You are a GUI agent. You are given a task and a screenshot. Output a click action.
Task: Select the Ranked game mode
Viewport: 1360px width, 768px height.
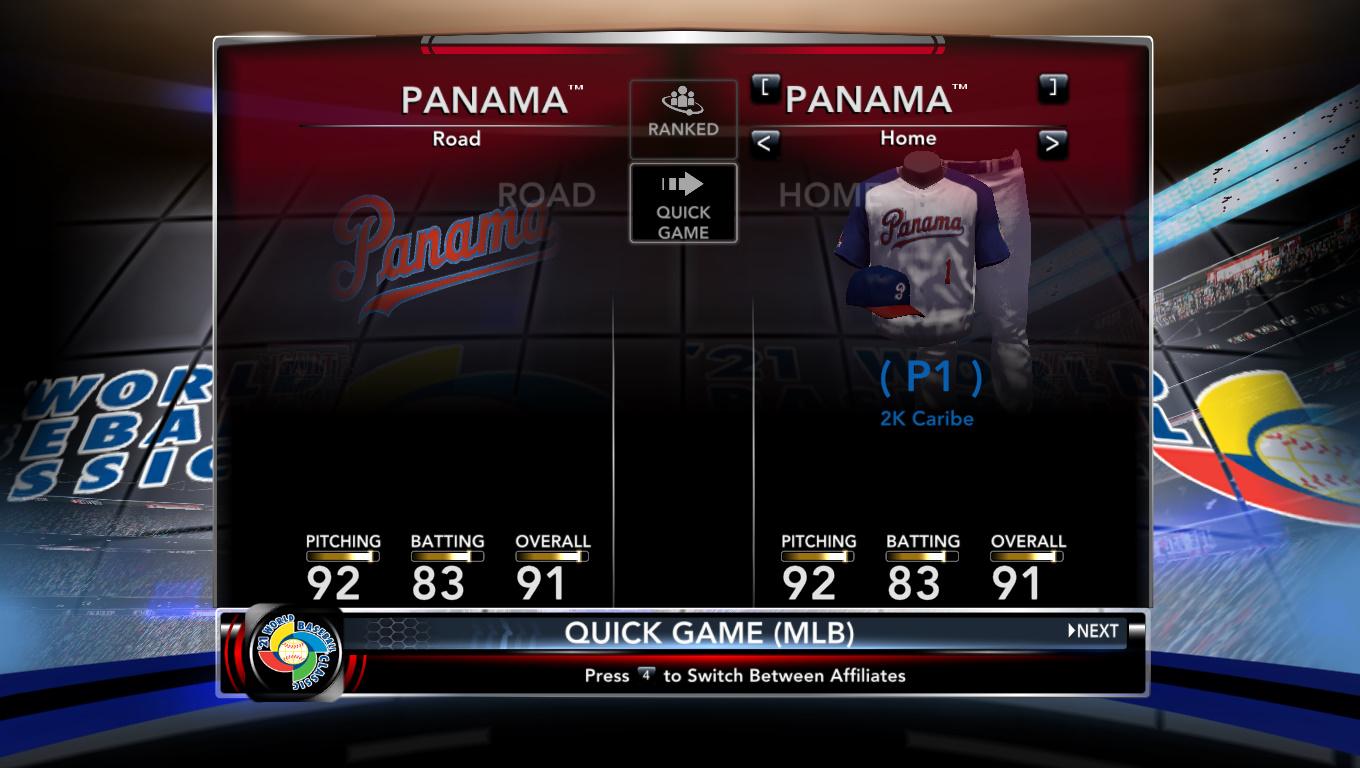click(683, 117)
